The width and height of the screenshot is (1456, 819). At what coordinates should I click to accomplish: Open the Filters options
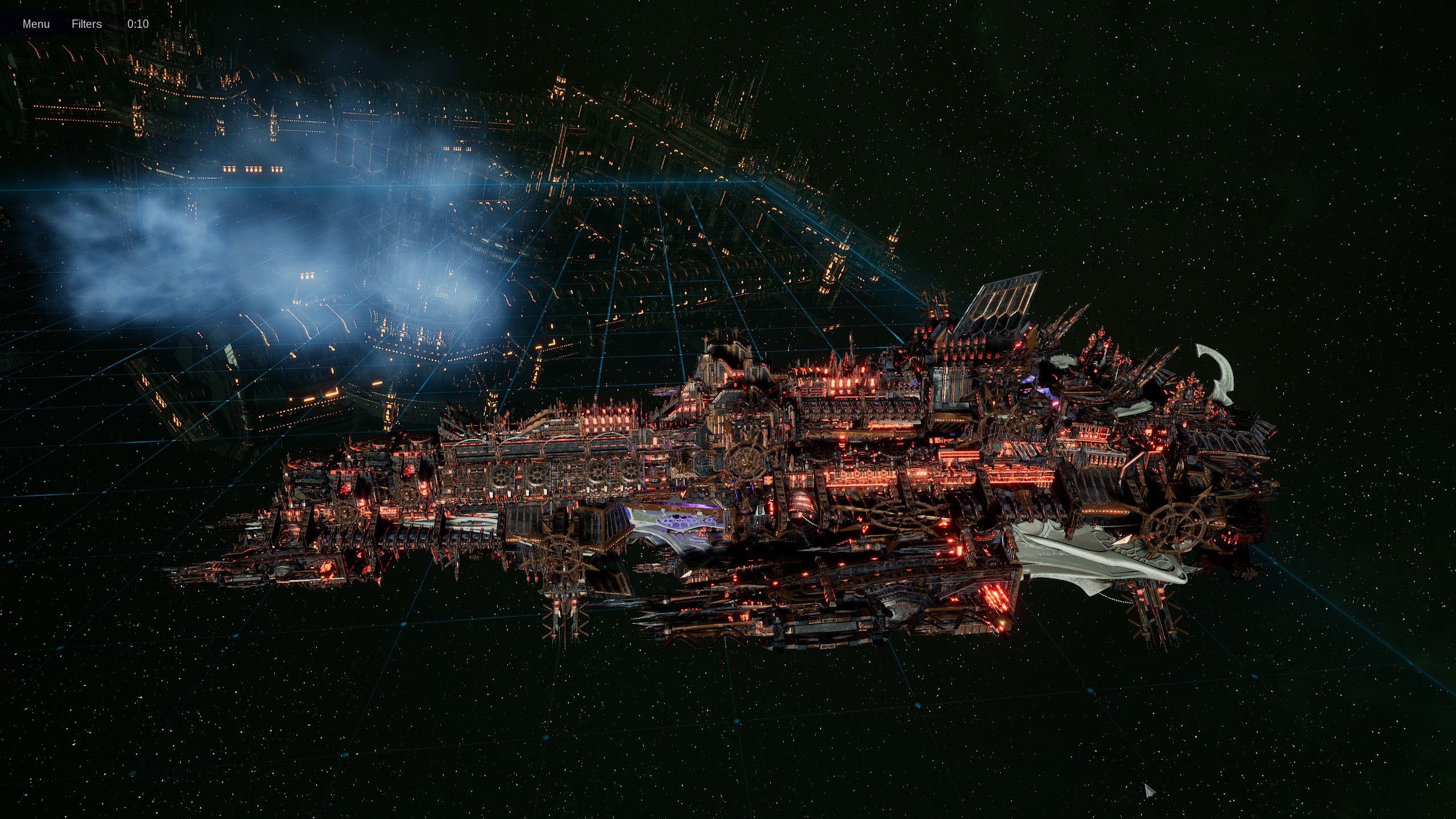(86, 24)
